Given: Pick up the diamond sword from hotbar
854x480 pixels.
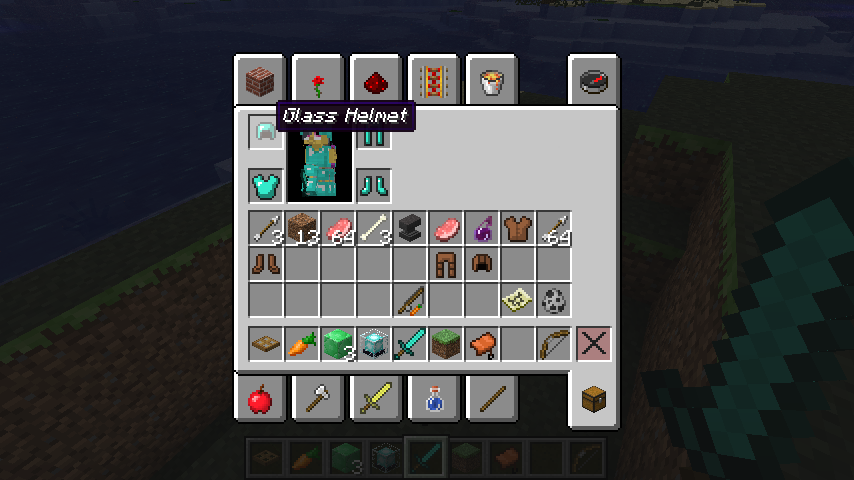Looking at the screenshot, I should point(409,345).
